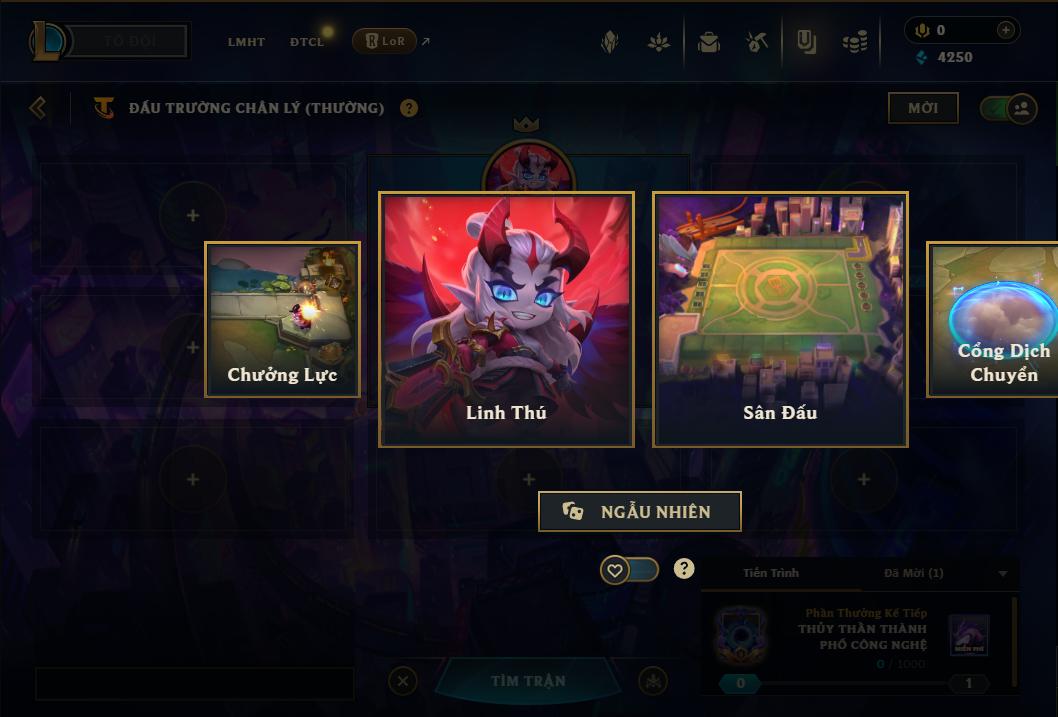Cancel the lobby with the X button
Image resolution: width=1058 pixels, height=717 pixels.
pyautogui.click(x=402, y=681)
